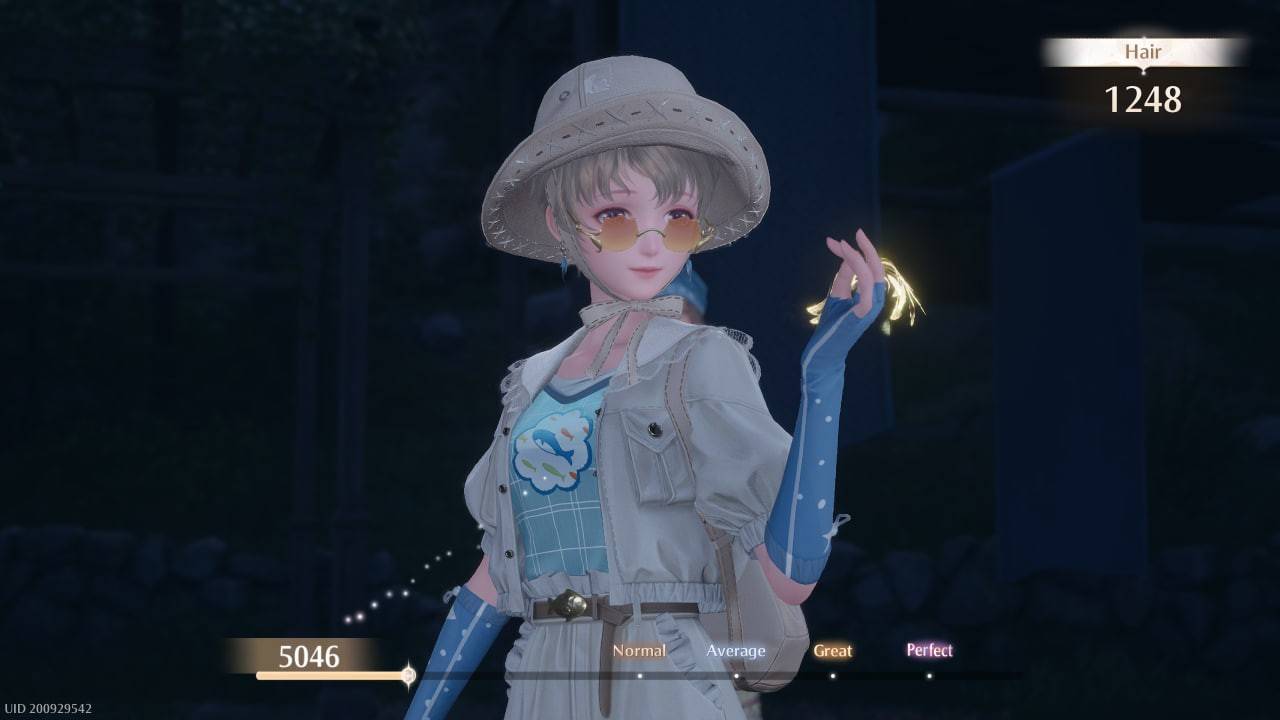Open the Hair category banner

tap(1143, 51)
